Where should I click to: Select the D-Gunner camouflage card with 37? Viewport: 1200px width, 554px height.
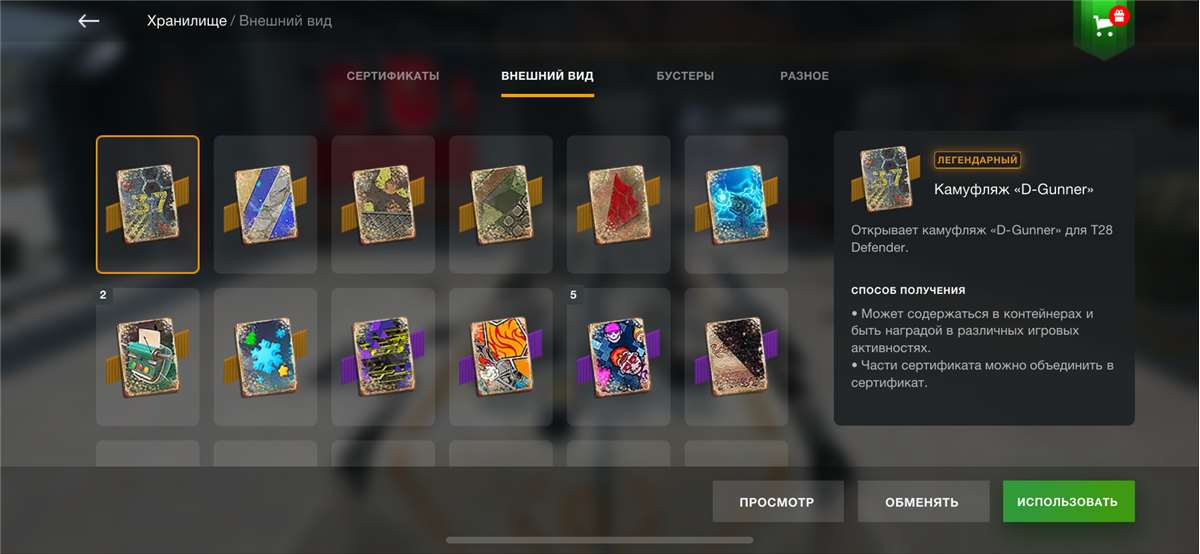coord(148,204)
